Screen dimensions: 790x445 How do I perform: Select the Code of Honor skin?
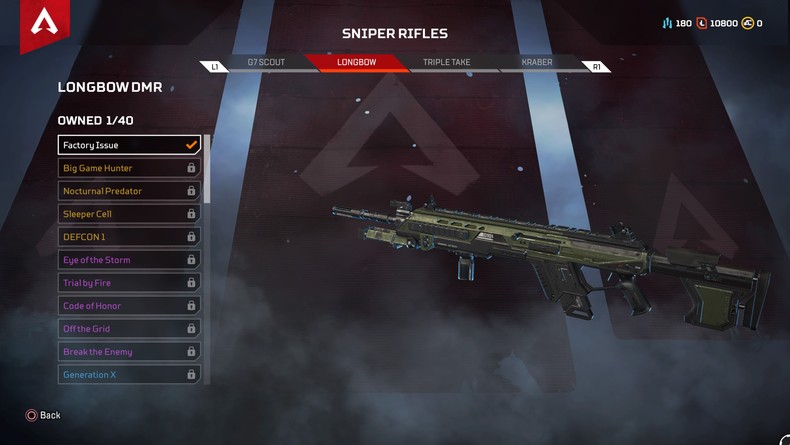coord(129,306)
